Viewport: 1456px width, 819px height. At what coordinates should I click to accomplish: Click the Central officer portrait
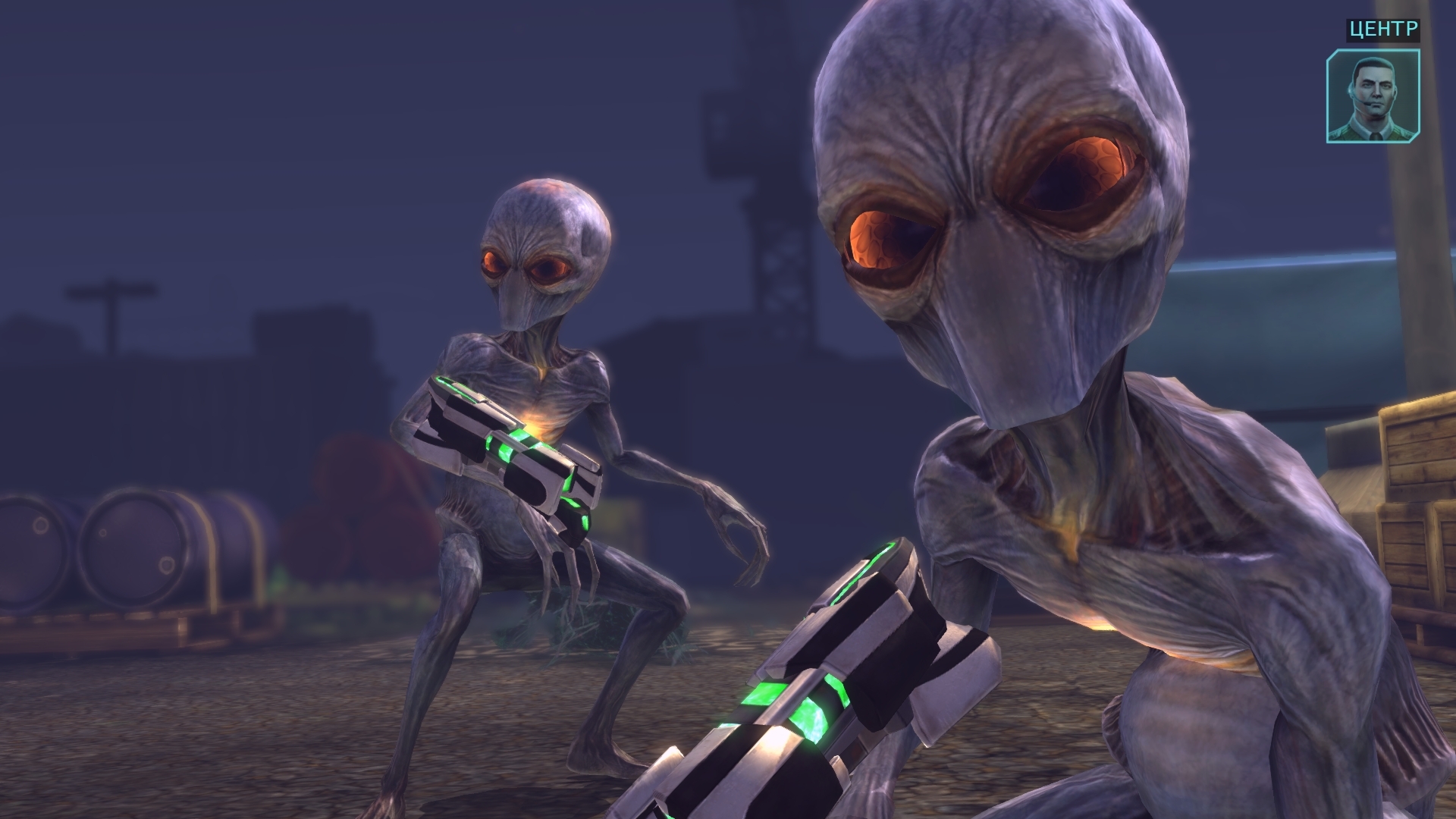tap(1373, 96)
